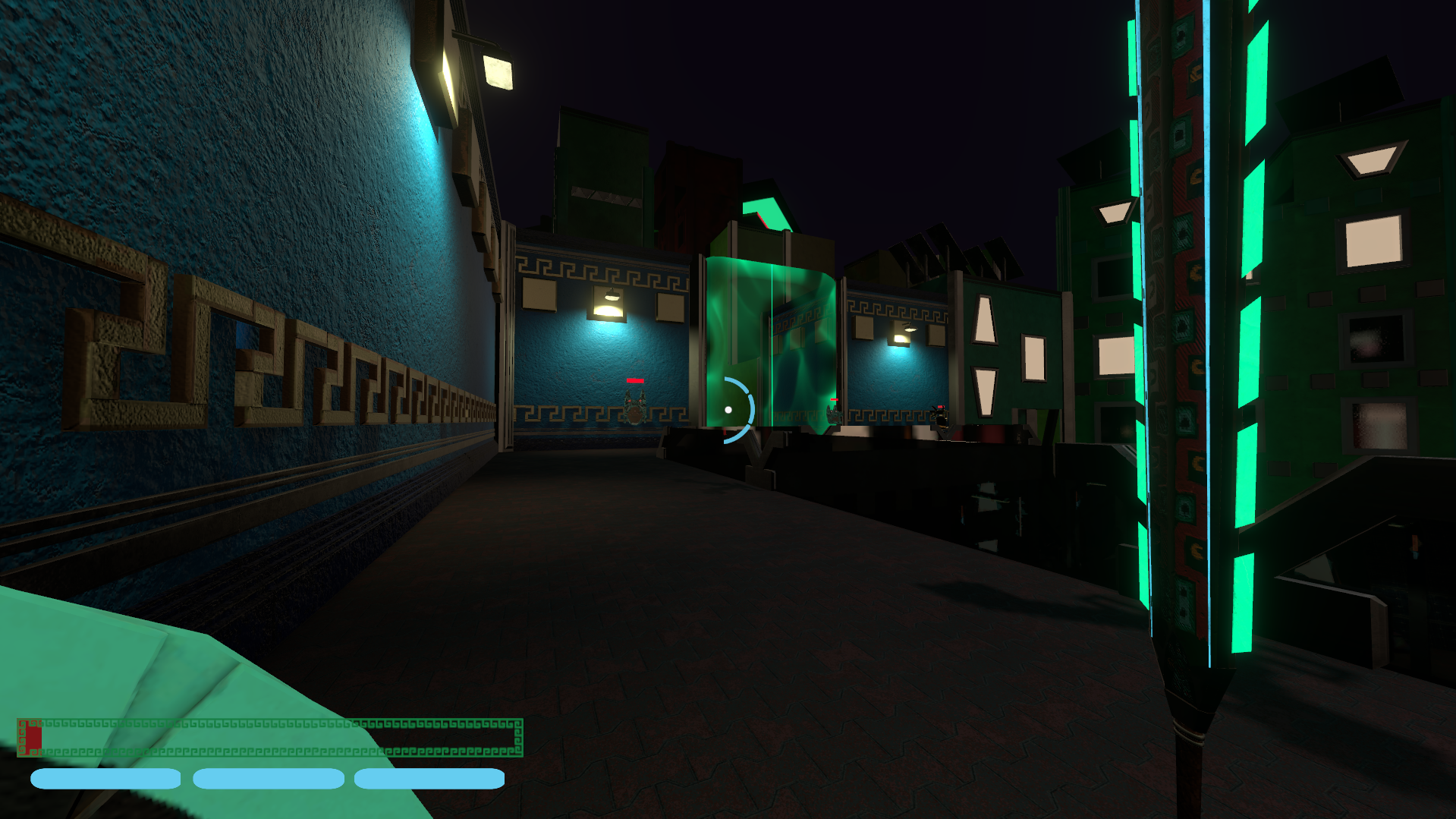Click the white crosshair dot
1456x819 pixels.
click(728, 409)
